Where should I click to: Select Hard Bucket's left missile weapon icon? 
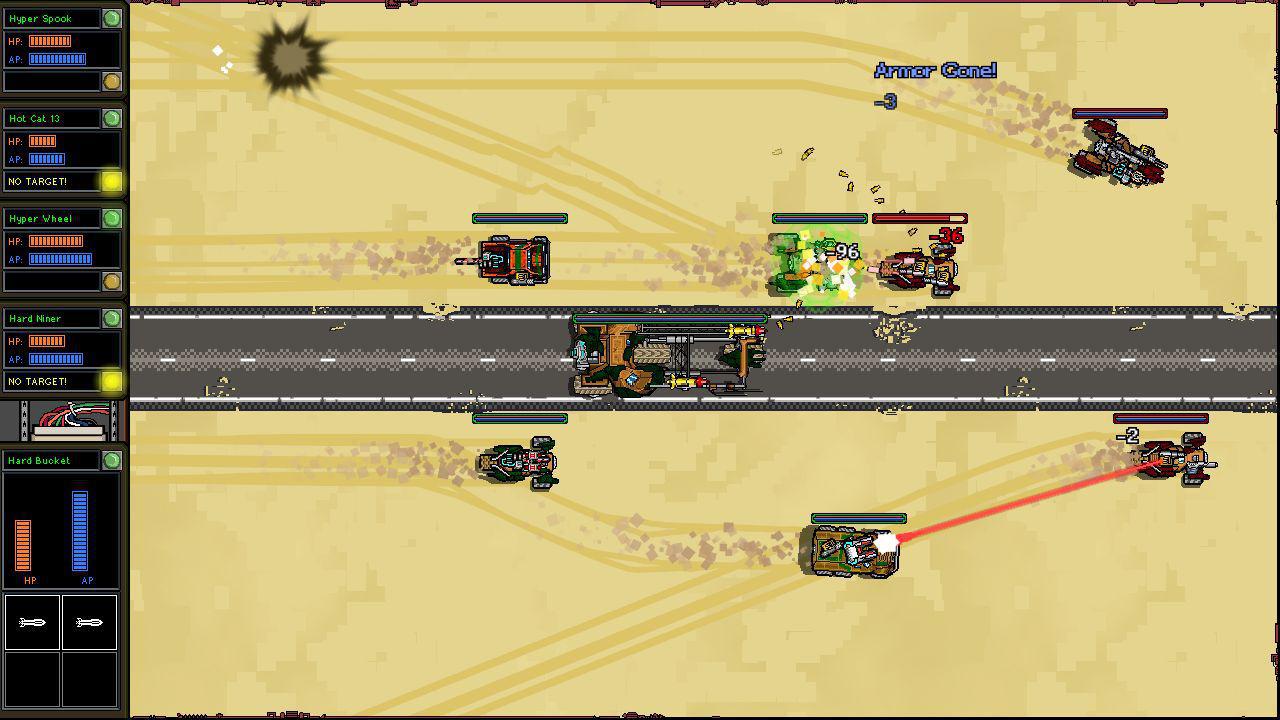(x=33, y=622)
